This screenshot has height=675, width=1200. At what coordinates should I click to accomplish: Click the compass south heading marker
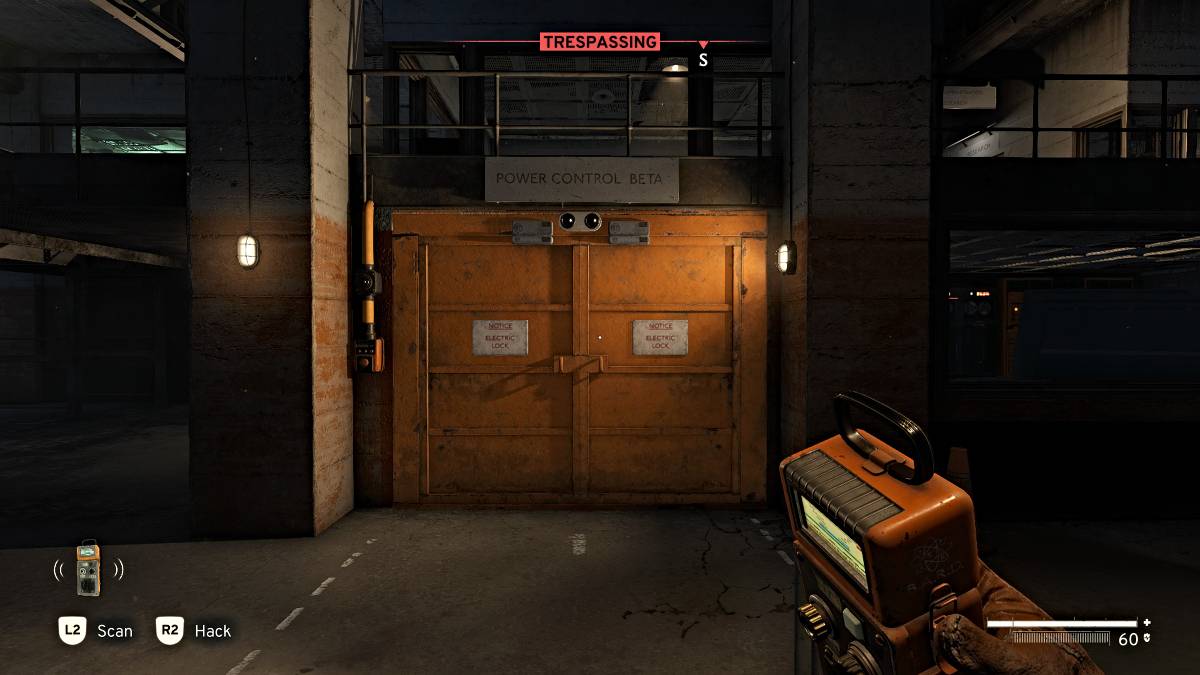click(703, 60)
